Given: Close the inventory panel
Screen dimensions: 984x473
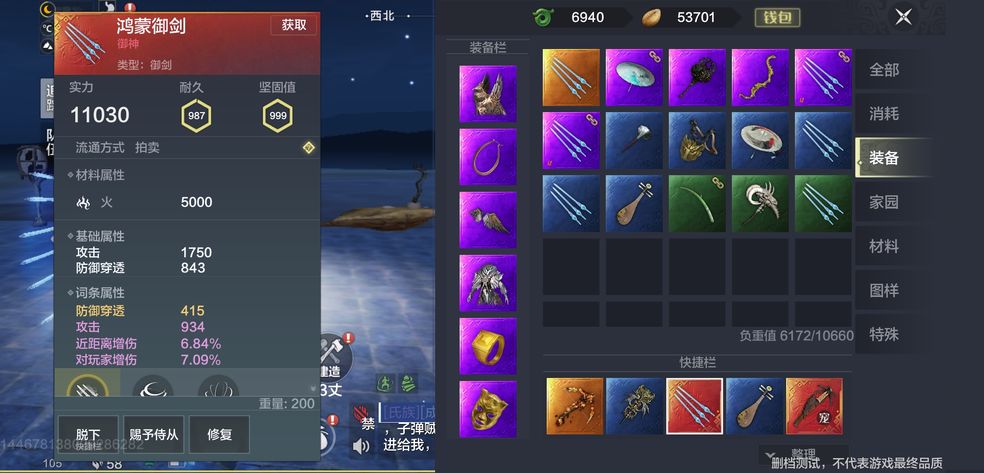Looking at the screenshot, I should coord(903,16).
